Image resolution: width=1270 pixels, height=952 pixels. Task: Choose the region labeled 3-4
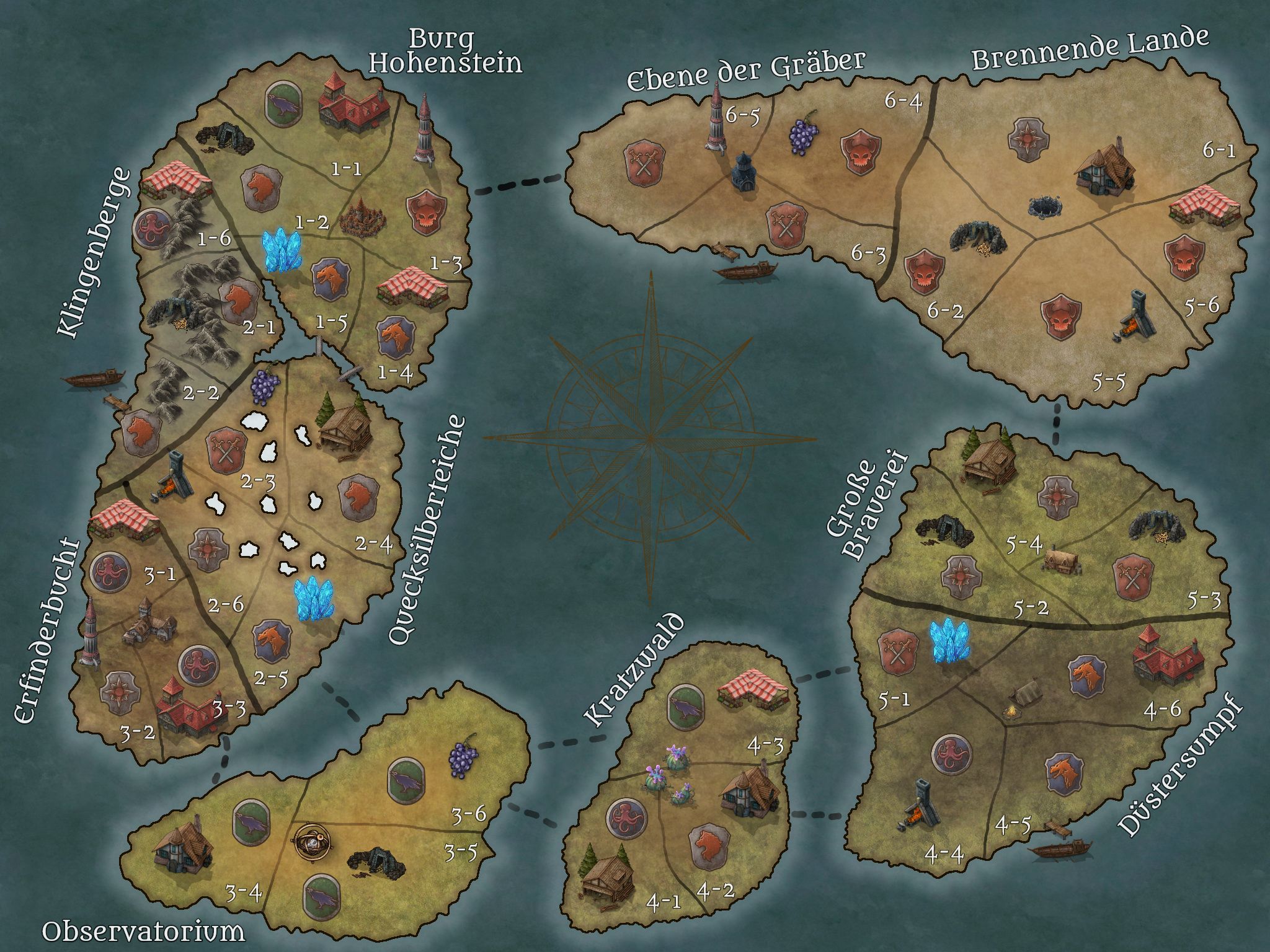tap(243, 893)
